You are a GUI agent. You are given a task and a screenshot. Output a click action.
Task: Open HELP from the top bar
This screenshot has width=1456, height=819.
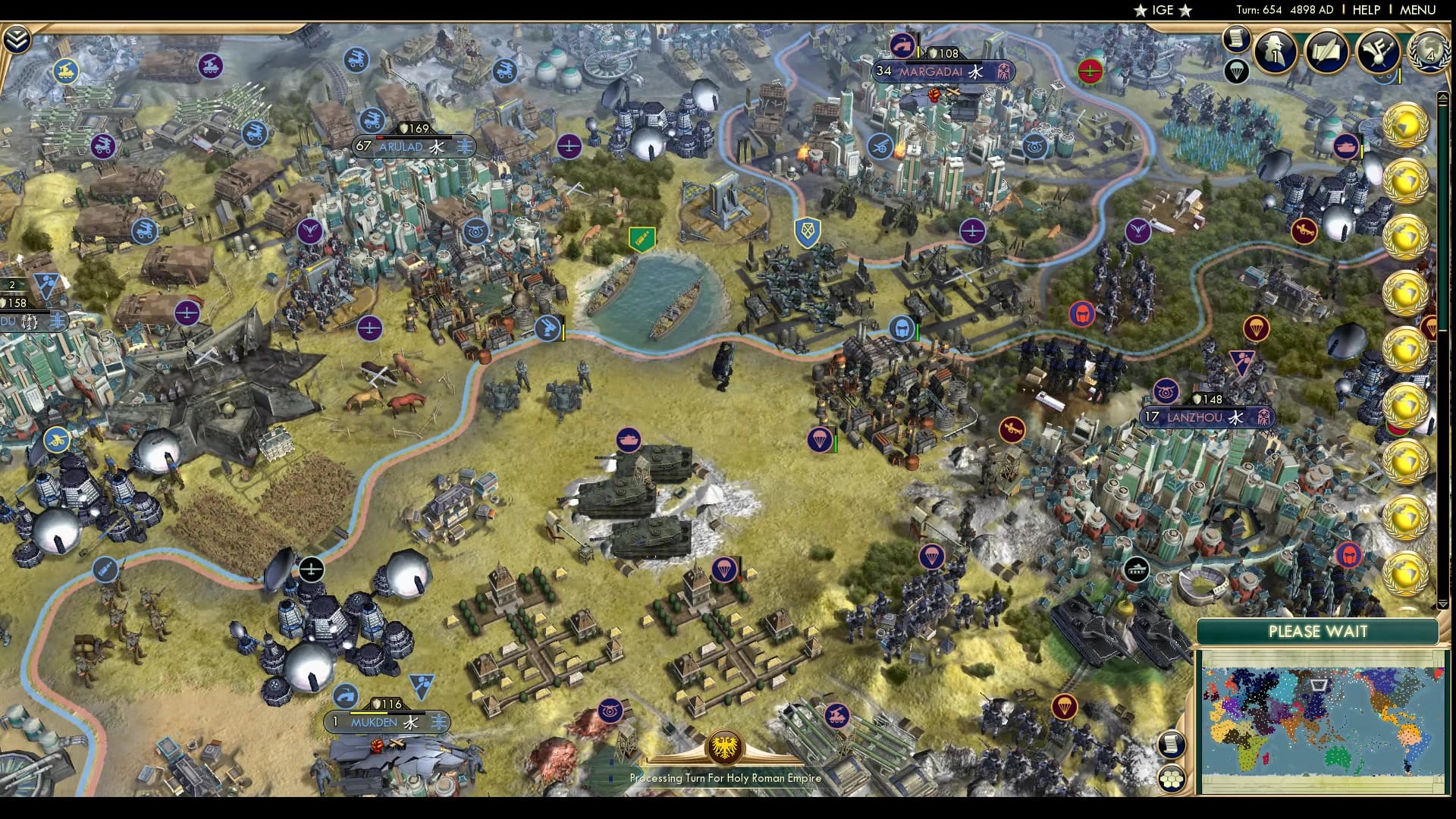[1365, 10]
